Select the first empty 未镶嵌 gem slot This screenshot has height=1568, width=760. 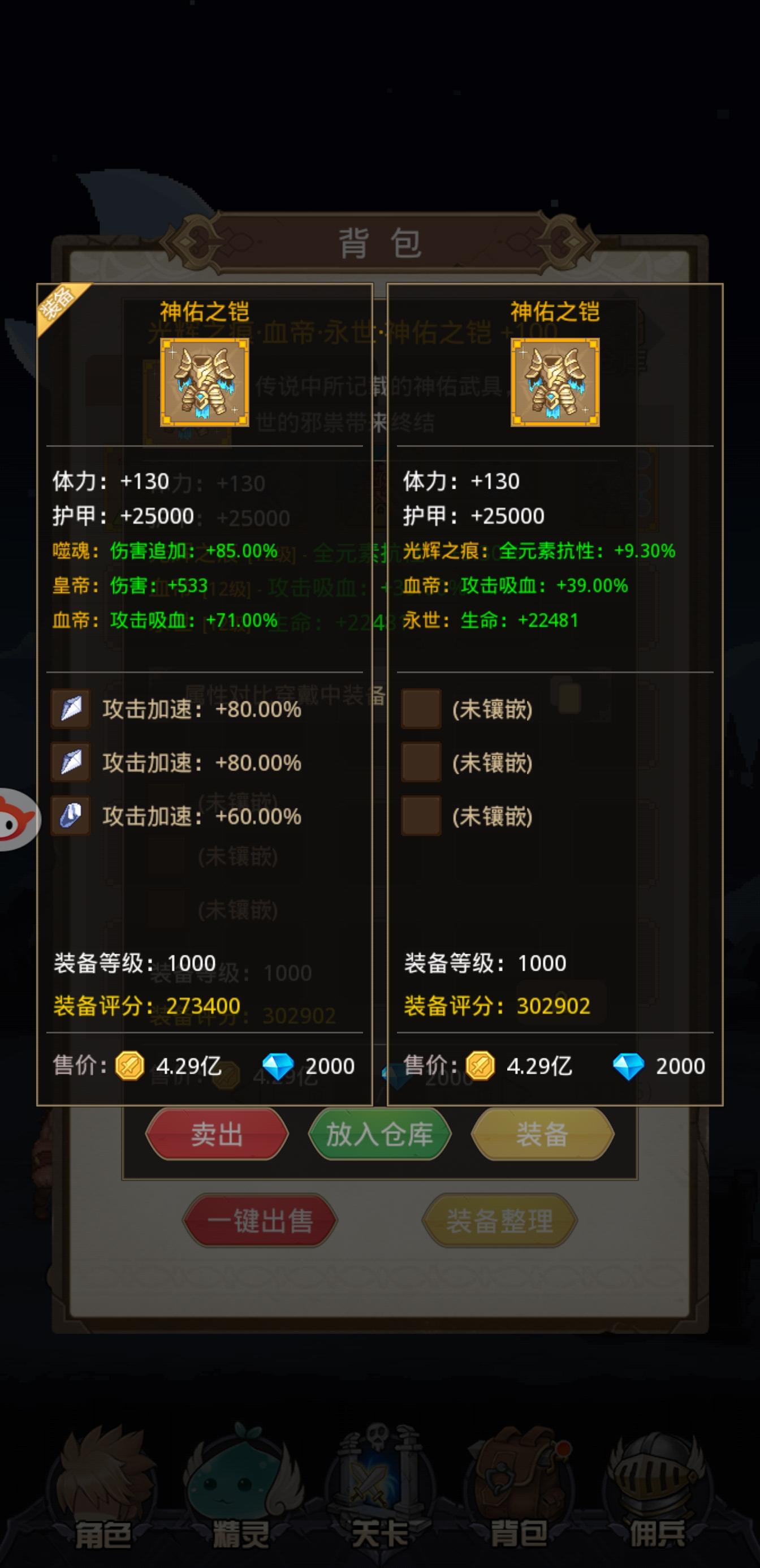422,710
